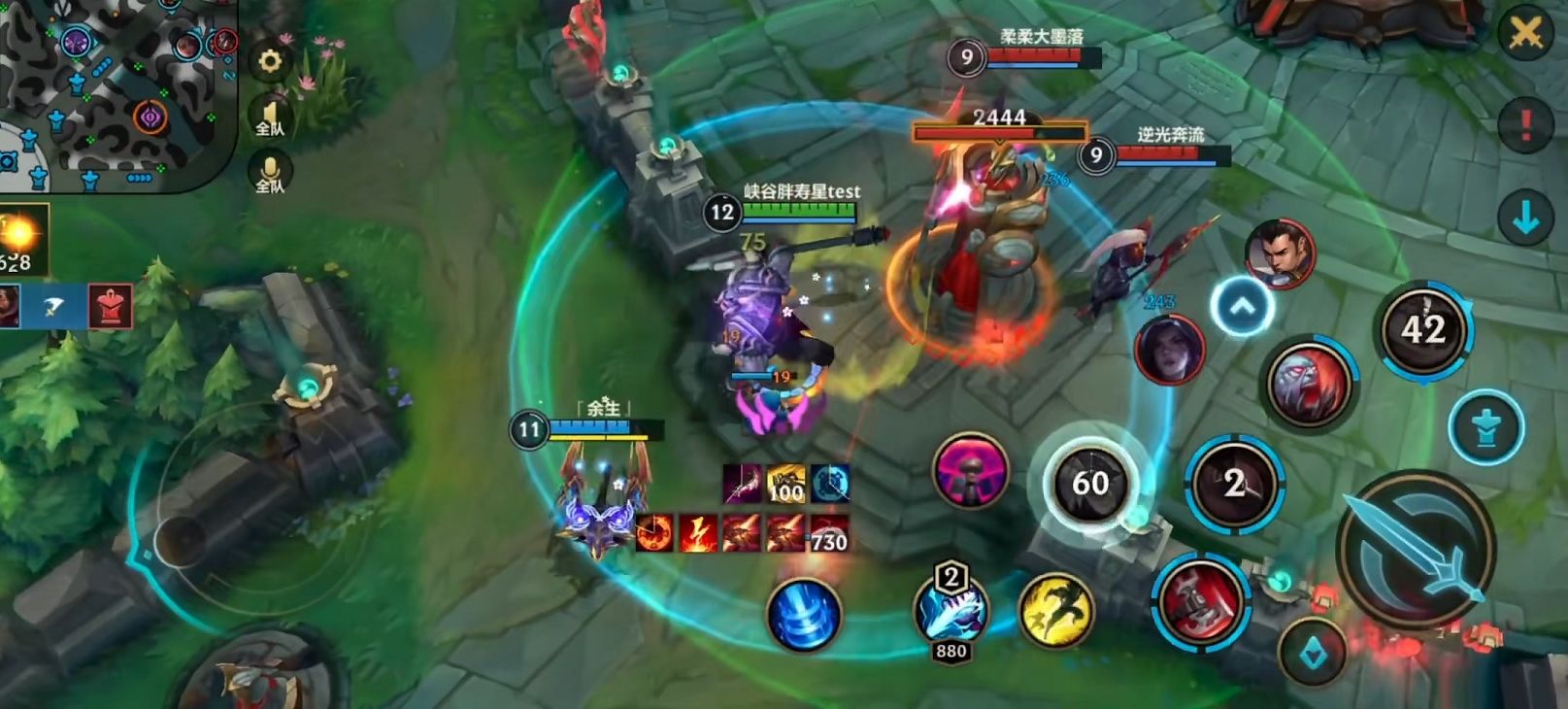Place a ward with the blue trinket button

1485,427
